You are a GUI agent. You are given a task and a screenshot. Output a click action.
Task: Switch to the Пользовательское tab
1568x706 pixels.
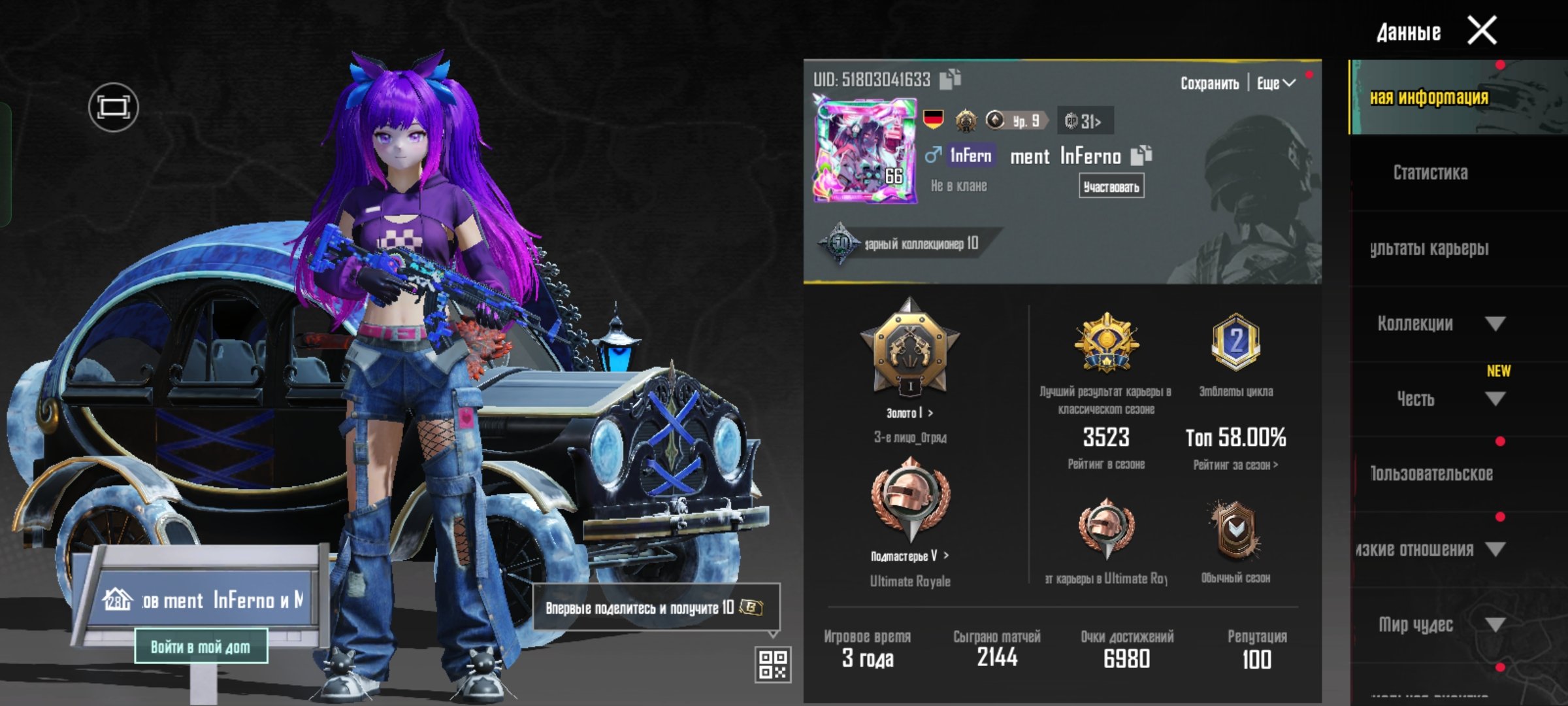tap(1431, 474)
